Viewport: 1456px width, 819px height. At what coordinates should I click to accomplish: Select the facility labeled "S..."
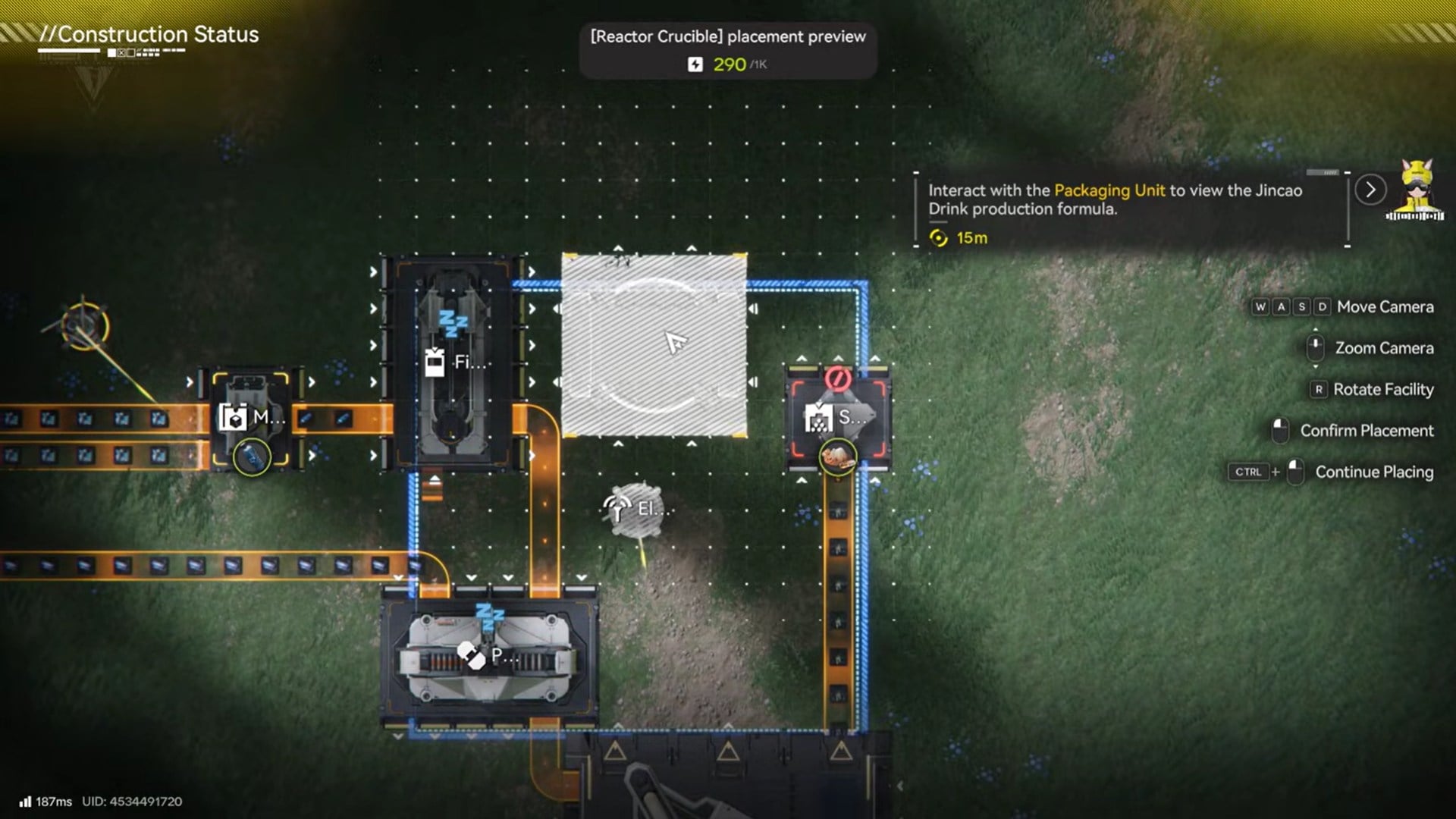coord(837,416)
